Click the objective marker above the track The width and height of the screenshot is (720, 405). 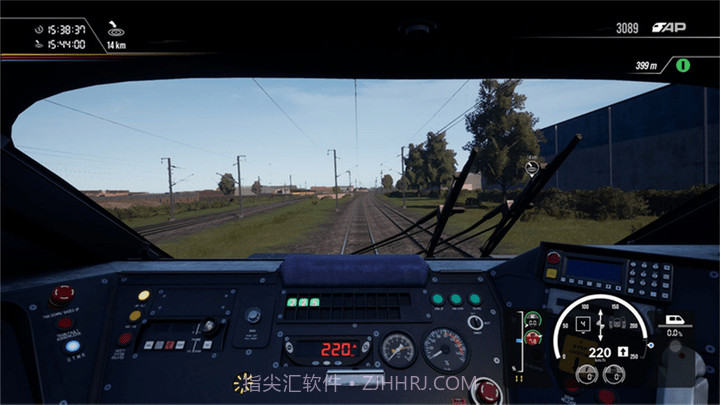tap(531, 166)
